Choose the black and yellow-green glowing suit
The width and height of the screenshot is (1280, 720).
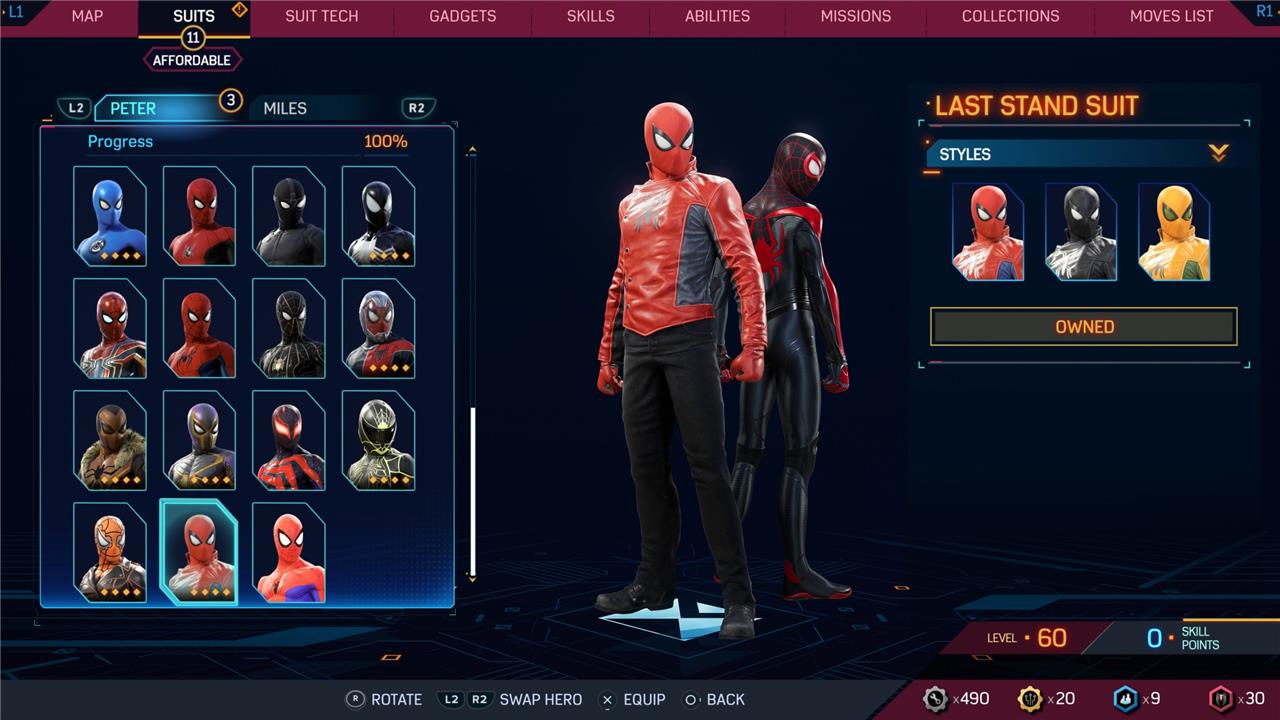(x=378, y=440)
